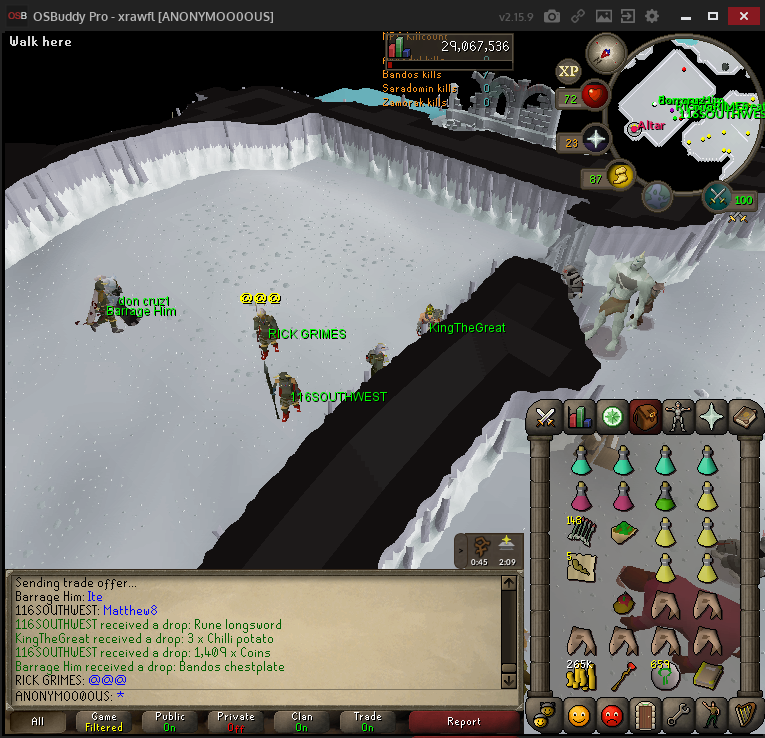Screen dimensions: 765x738
Task: Switch to the Stats tab
Action: coord(579,416)
